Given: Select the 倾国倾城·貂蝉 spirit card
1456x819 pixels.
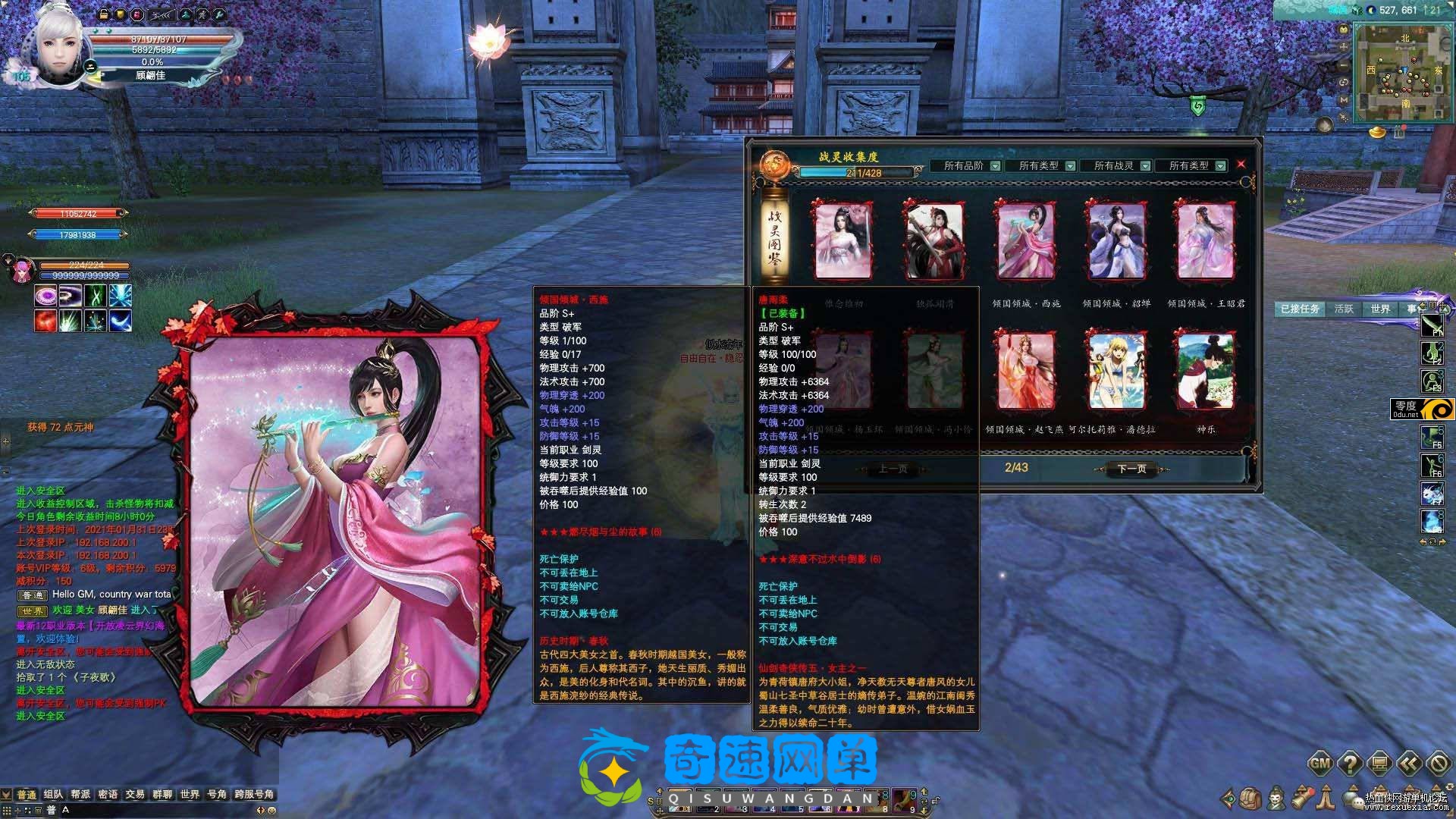Looking at the screenshot, I should pyautogui.click(x=1116, y=241).
